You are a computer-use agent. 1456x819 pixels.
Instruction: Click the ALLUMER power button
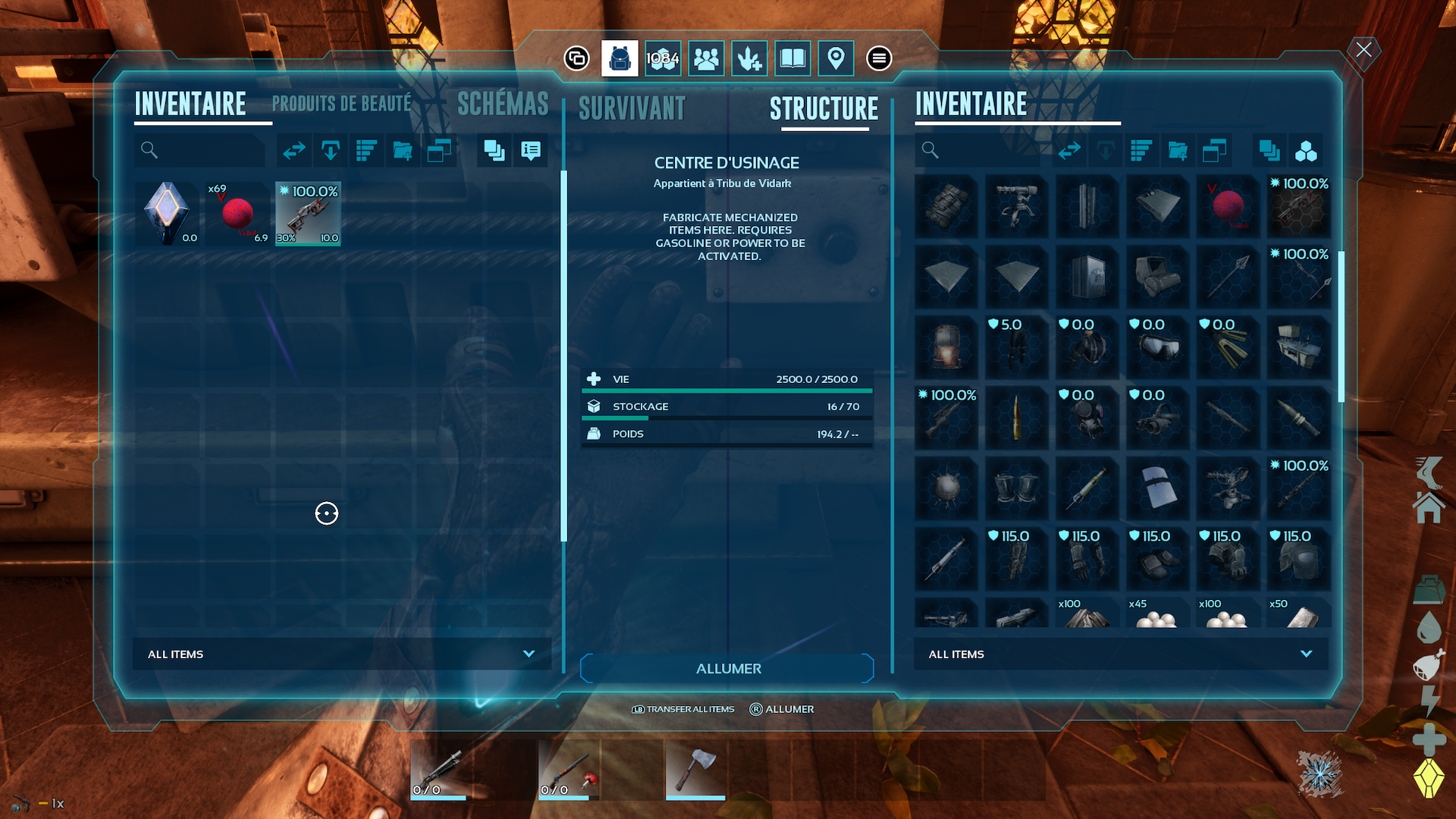(727, 669)
